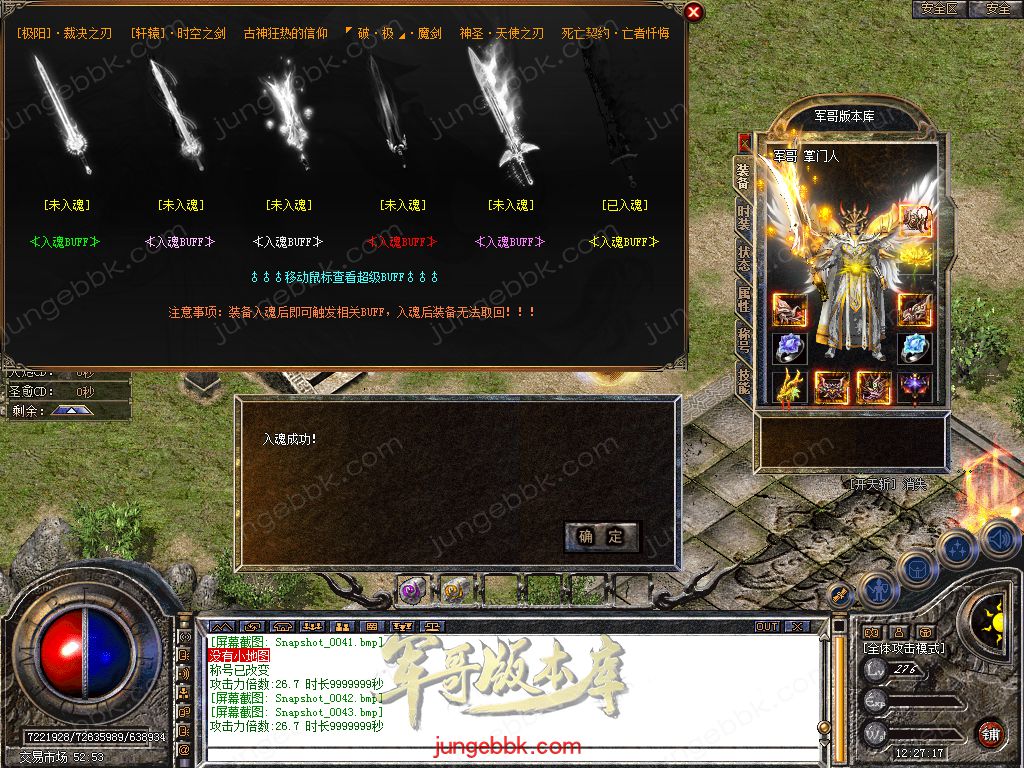Close the weapon soul infusion window
The height and width of the screenshot is (768, 1024).
693,12
